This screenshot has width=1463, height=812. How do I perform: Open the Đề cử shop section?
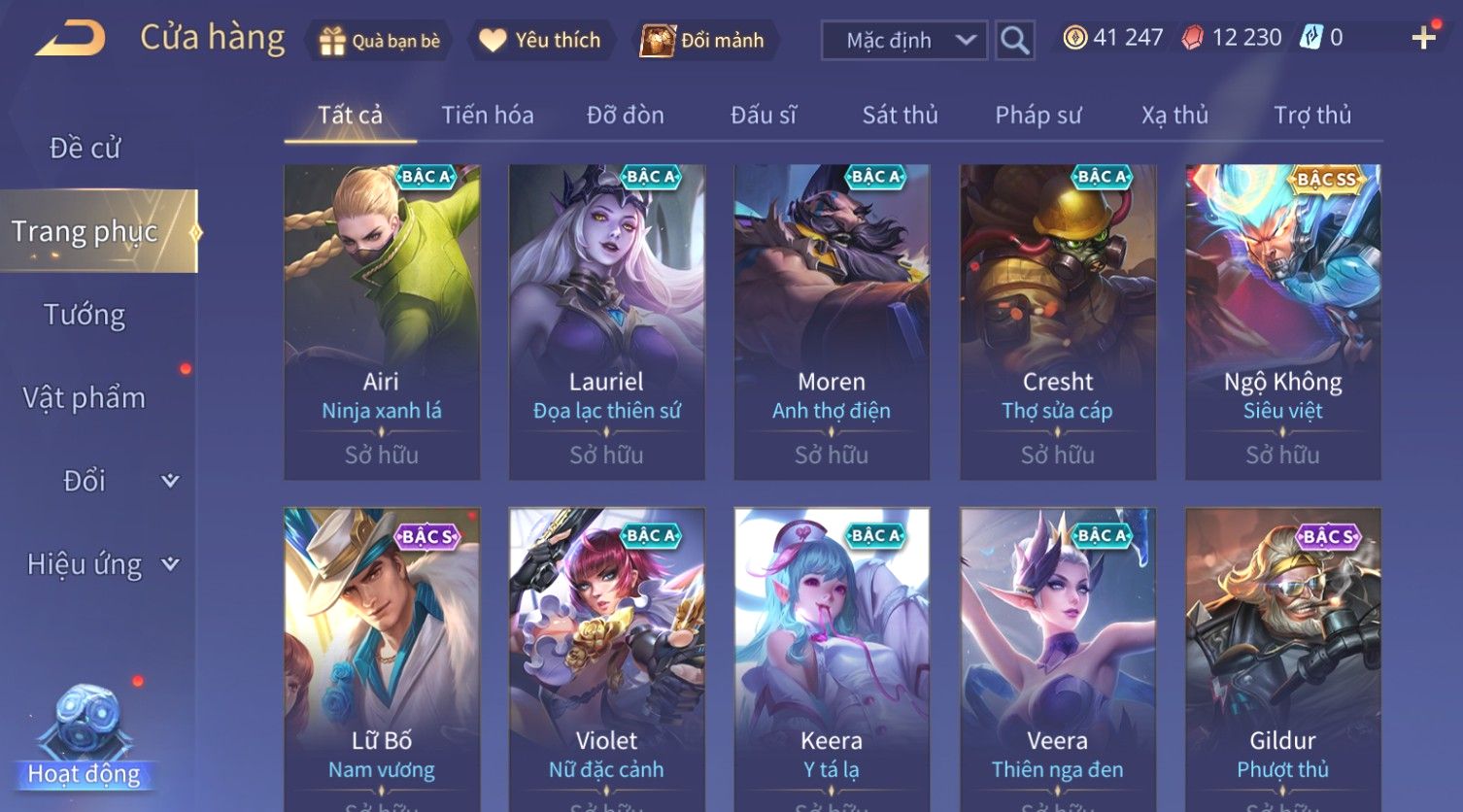85,149
